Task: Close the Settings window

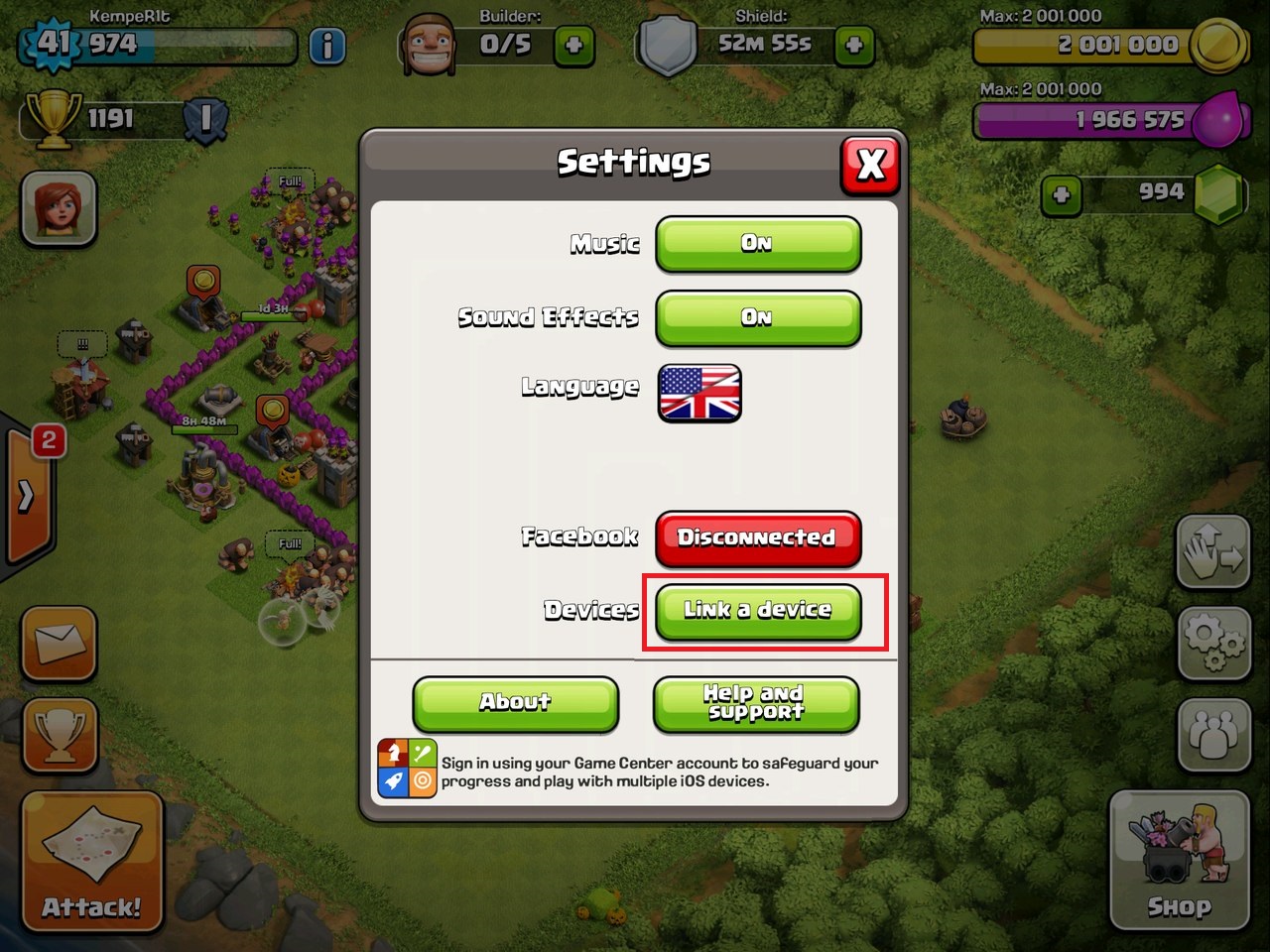Action: [870, 165]
